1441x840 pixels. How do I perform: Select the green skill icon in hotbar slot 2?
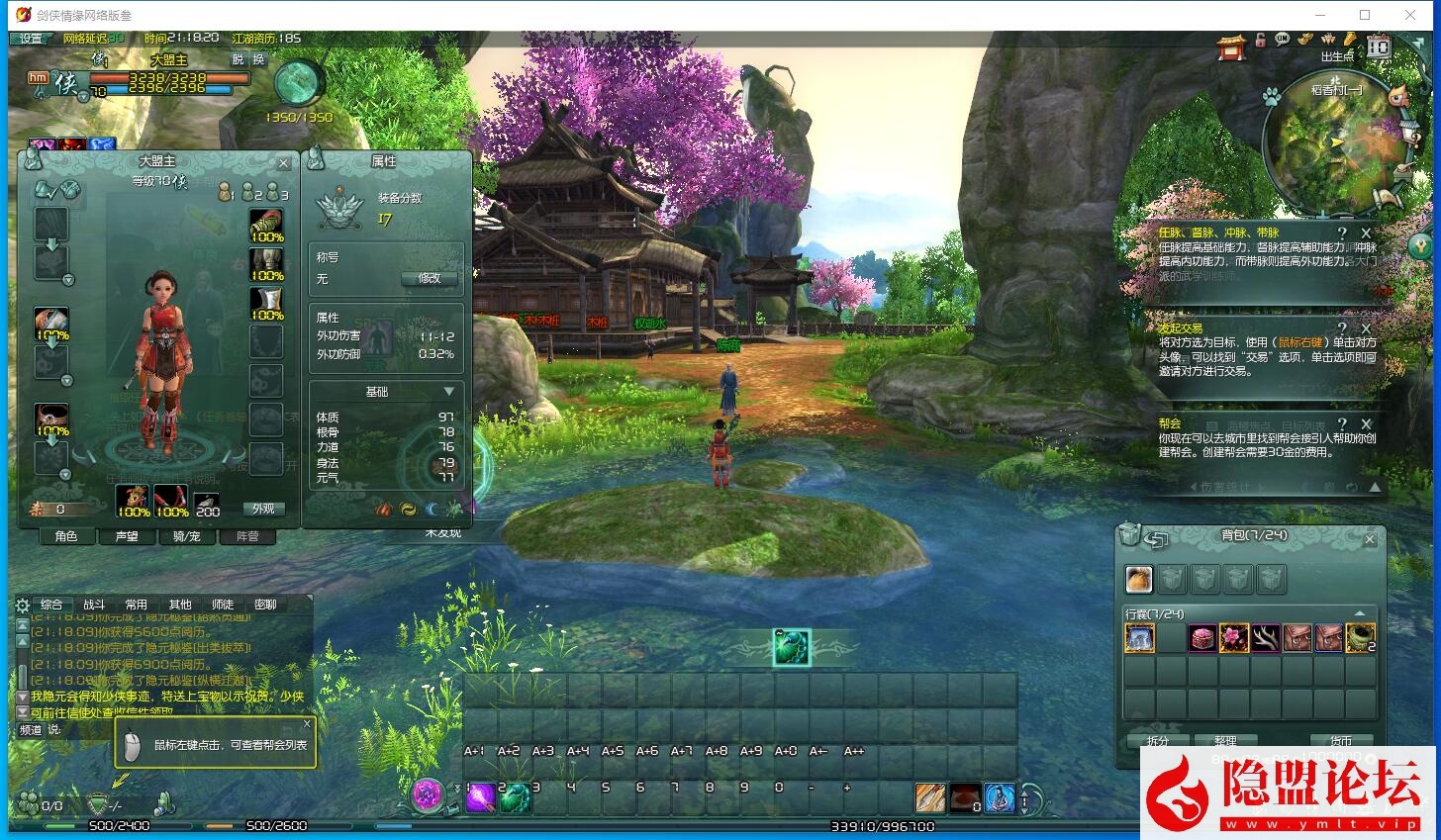pos(515,796)
